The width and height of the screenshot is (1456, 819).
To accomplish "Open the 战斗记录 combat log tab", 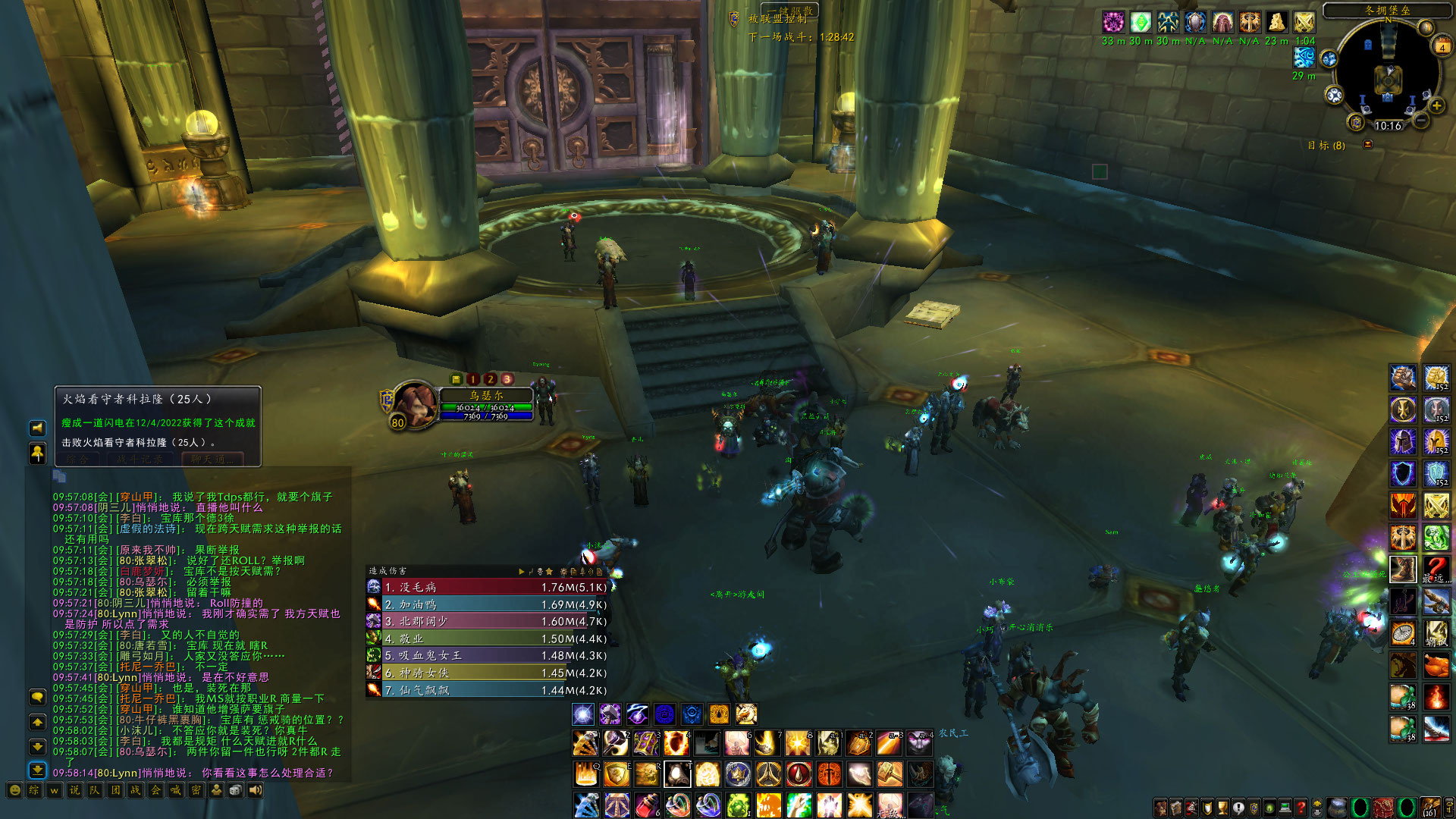I will tap(140, 459).
